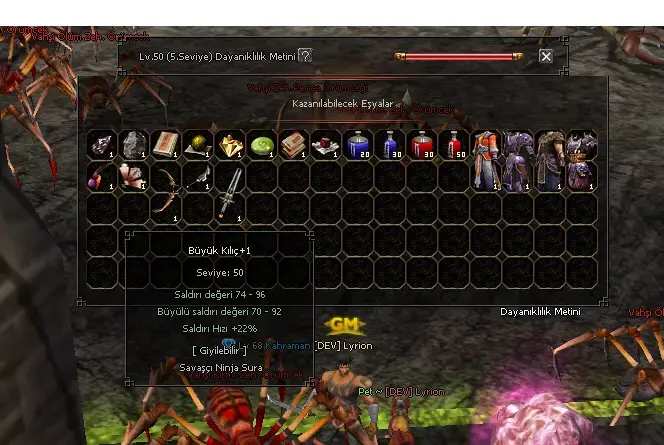Select the Büyük Kılıç+1 sword slot
The image size is (664, 445).
tap(231, 193)
